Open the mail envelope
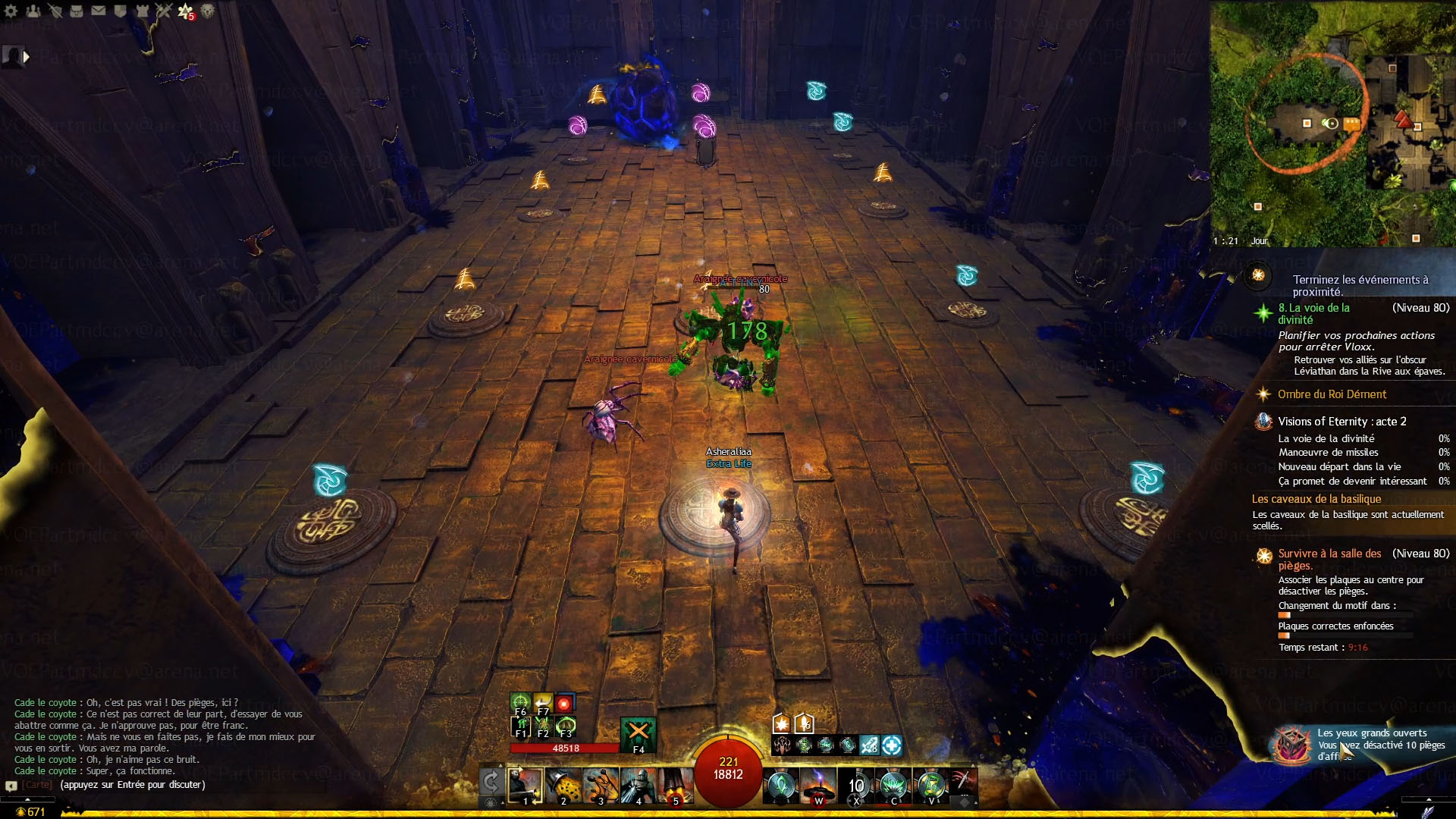This screenshot has width=1456, height=819. coord(99,11)
